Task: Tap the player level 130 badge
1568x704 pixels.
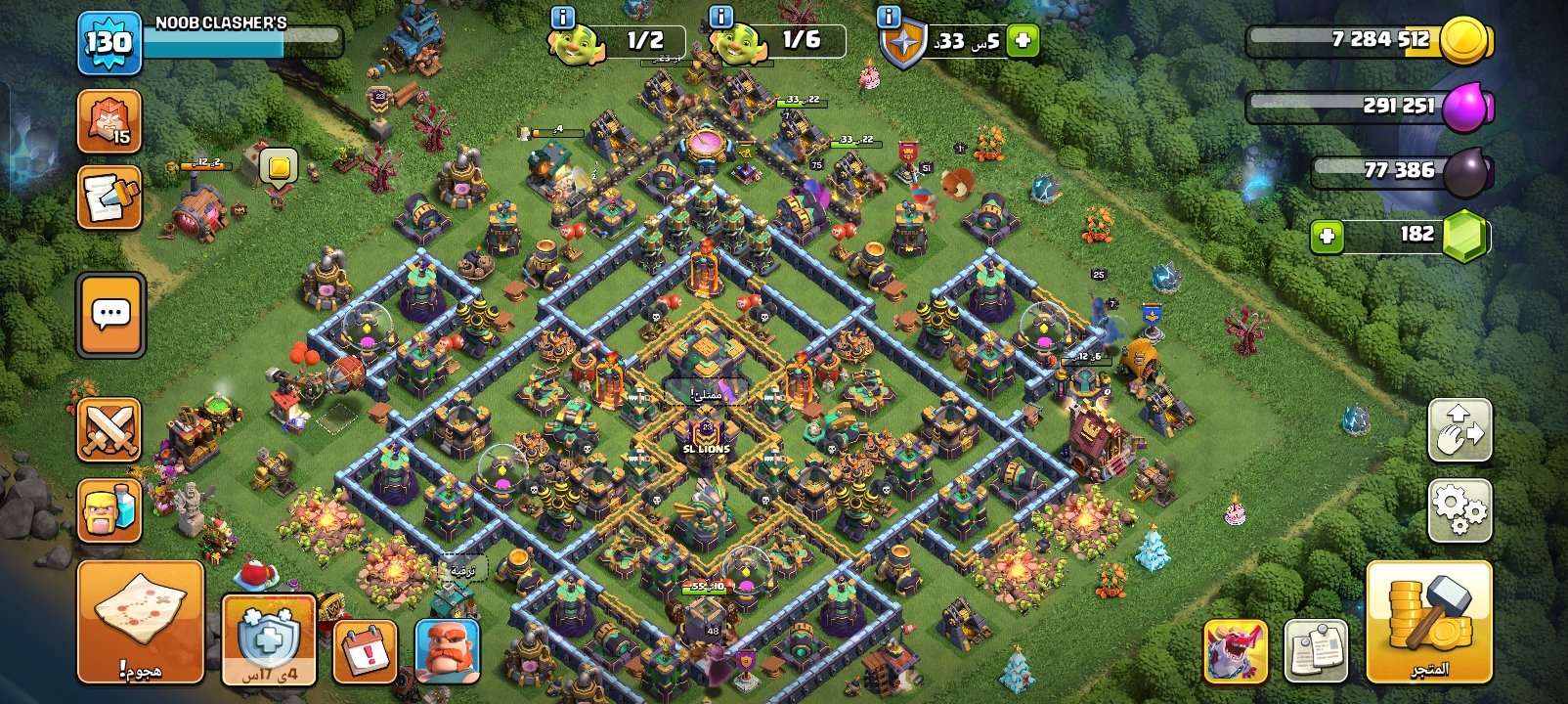Action: (109, 43)
